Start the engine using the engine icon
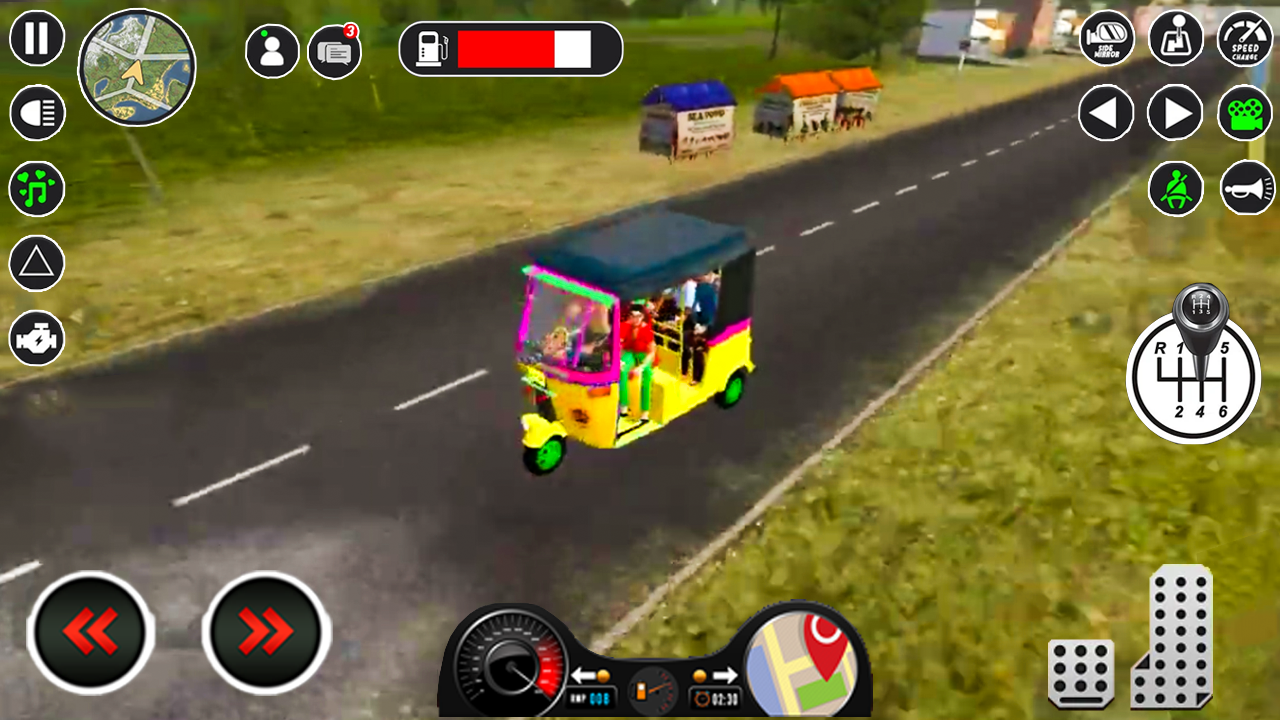The image size is (1280, 720). pos(36,337)
